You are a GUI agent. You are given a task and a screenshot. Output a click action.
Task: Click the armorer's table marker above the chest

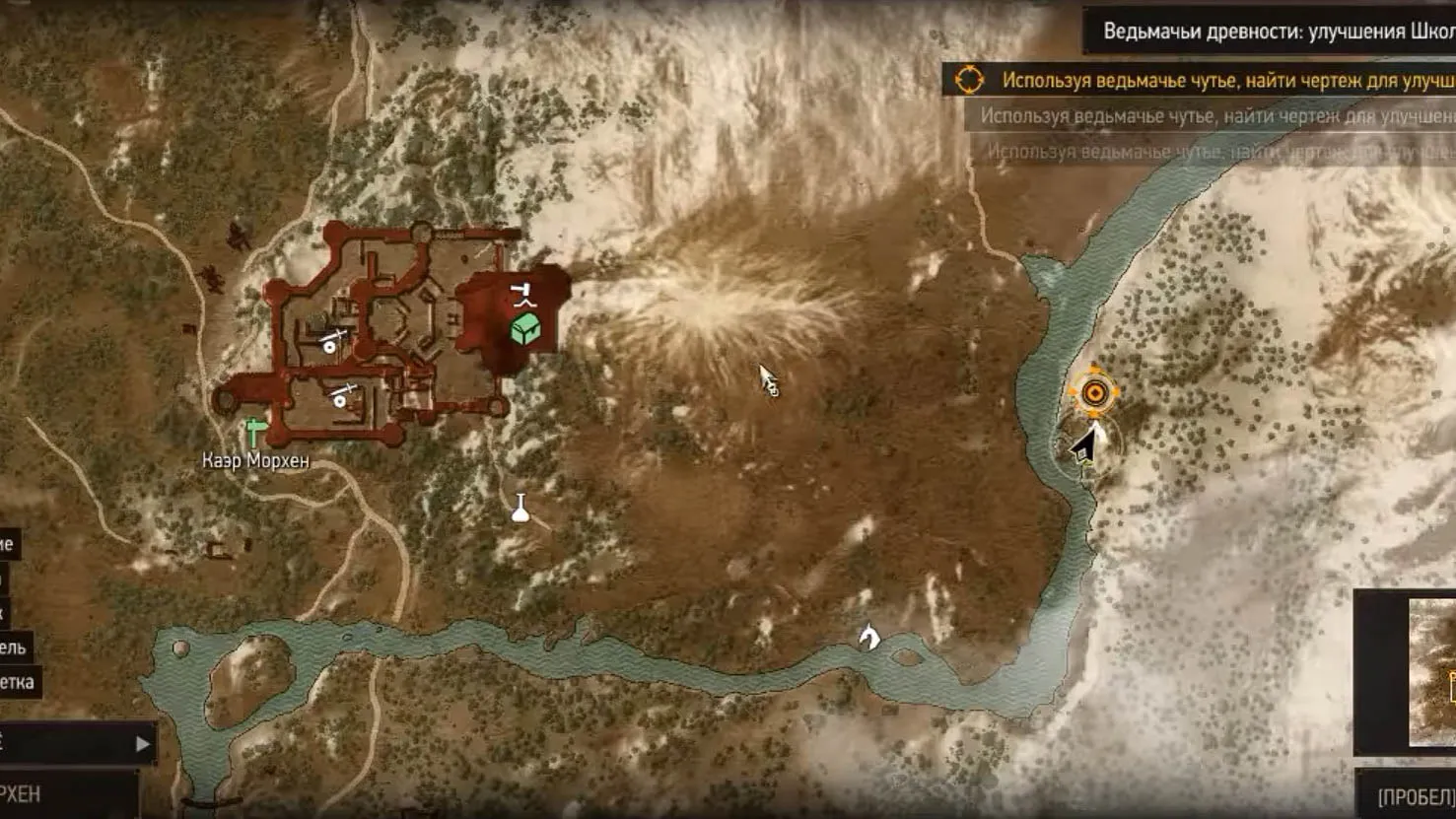point(522,293)
